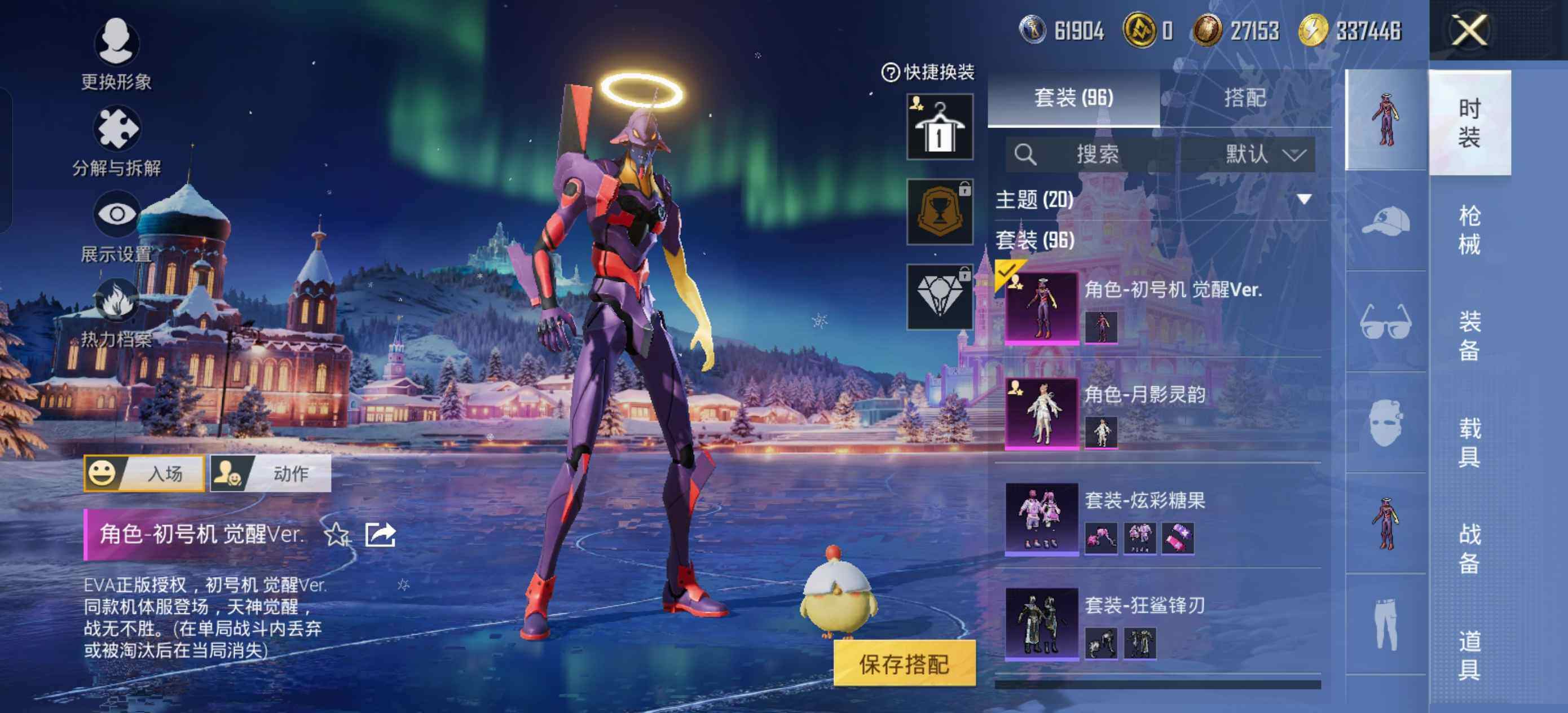Select the 入场 entrance emote button

coord(144,473)
